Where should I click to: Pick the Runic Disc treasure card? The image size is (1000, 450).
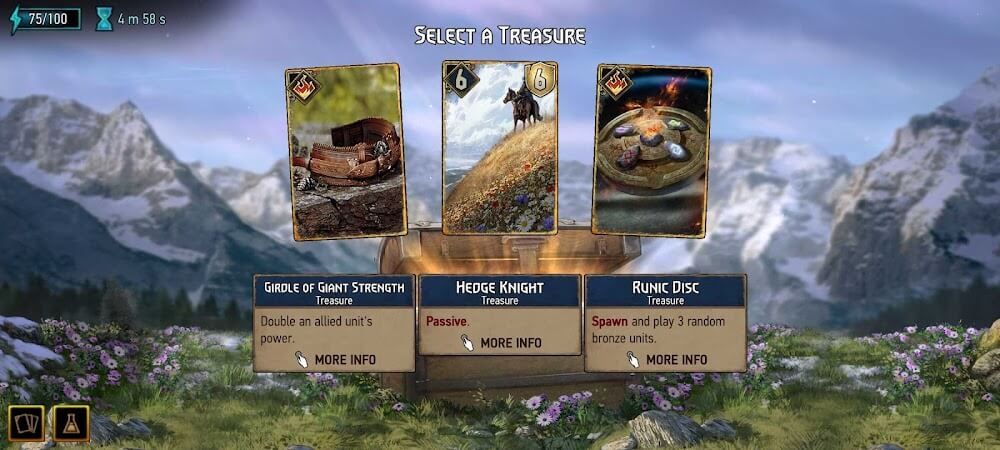pos(651,152)
